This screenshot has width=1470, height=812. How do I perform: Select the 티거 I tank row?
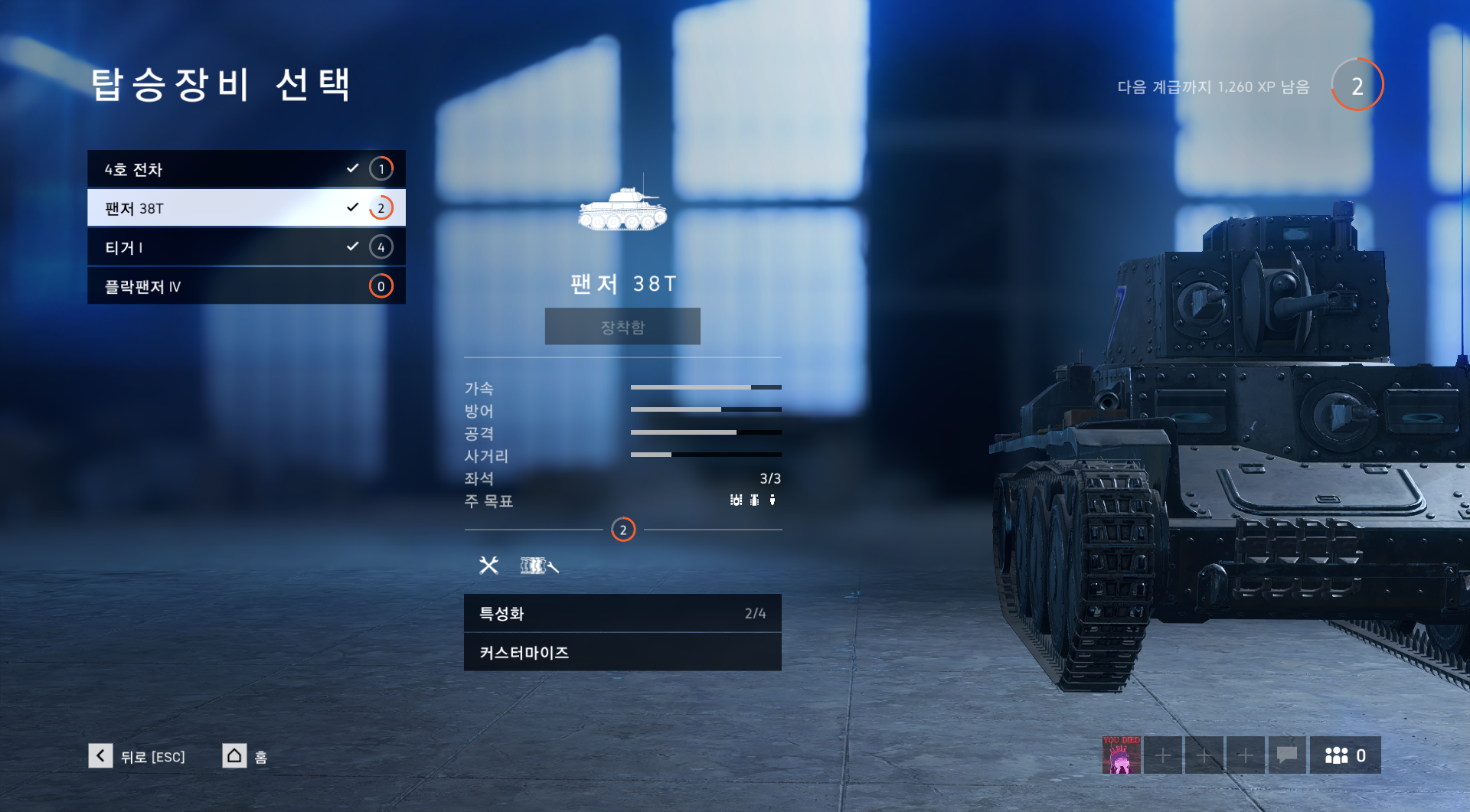pos(246,247)
